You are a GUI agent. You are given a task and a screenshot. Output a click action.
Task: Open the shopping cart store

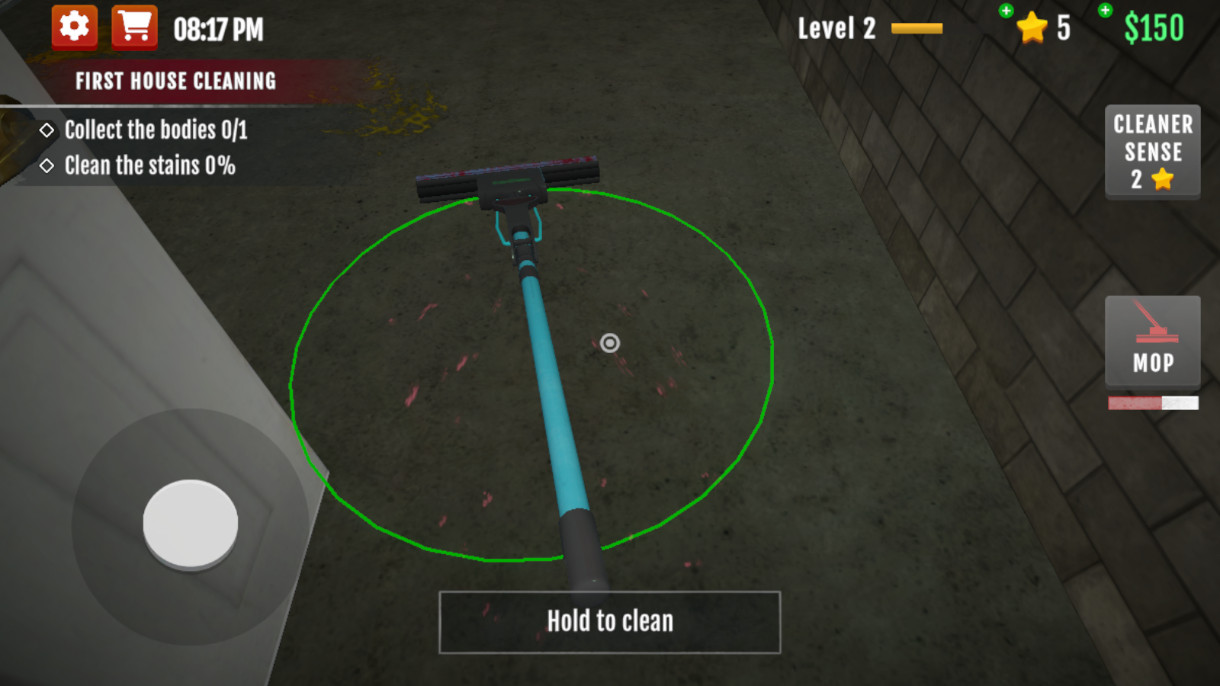(x=134, y=27)
